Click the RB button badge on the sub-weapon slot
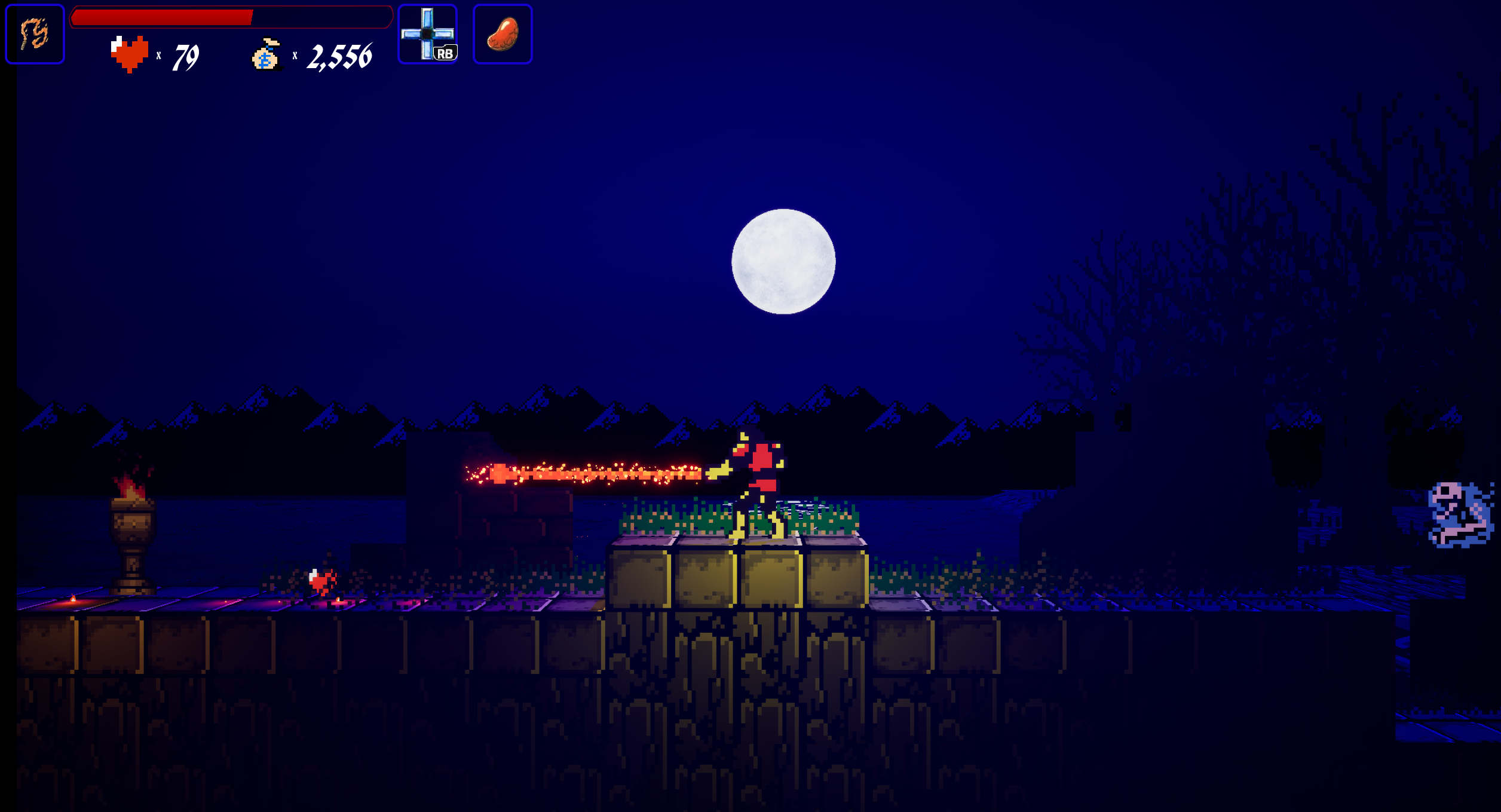Image resolution: width=1501 pixels, height=812 pixels. 446,54
